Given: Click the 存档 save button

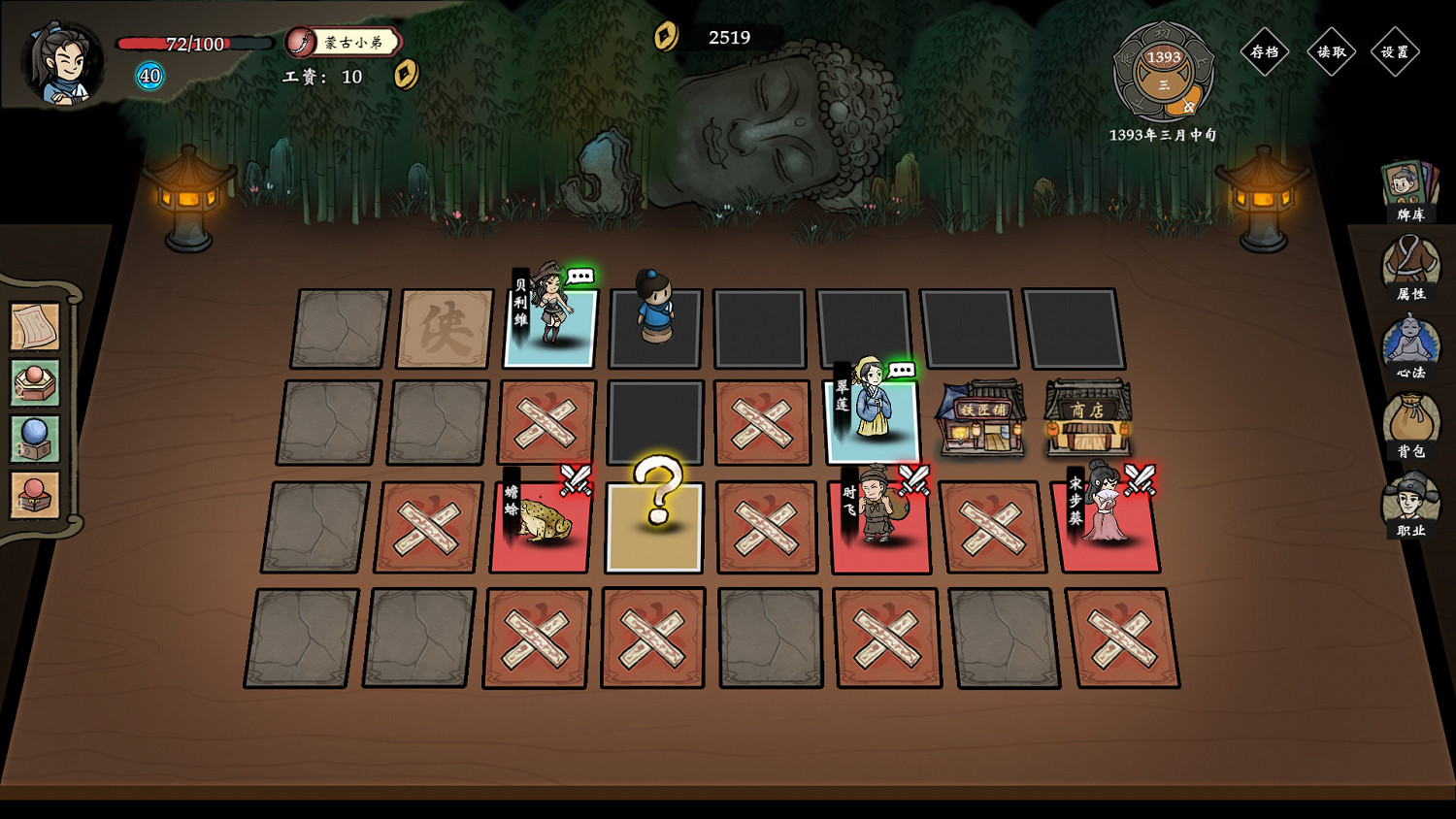Looking at the screenshot, I should (1267, 53).
